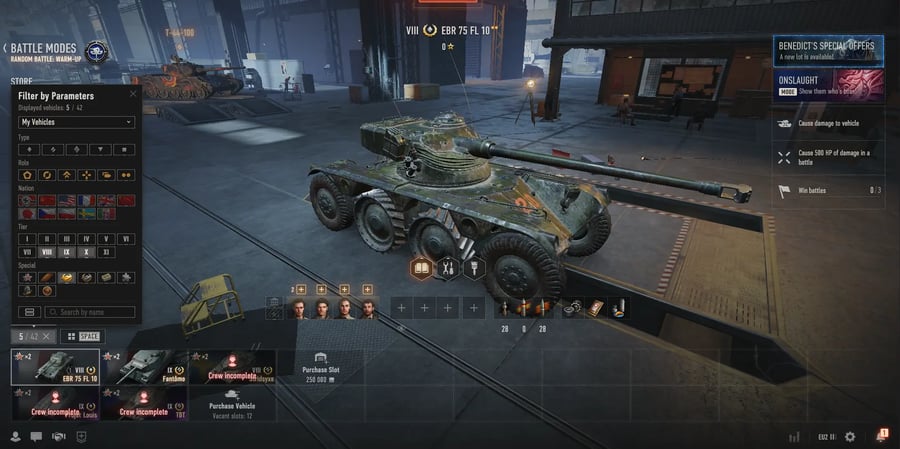
Task: Open the notifications bell icon
Action: [882, 435]
